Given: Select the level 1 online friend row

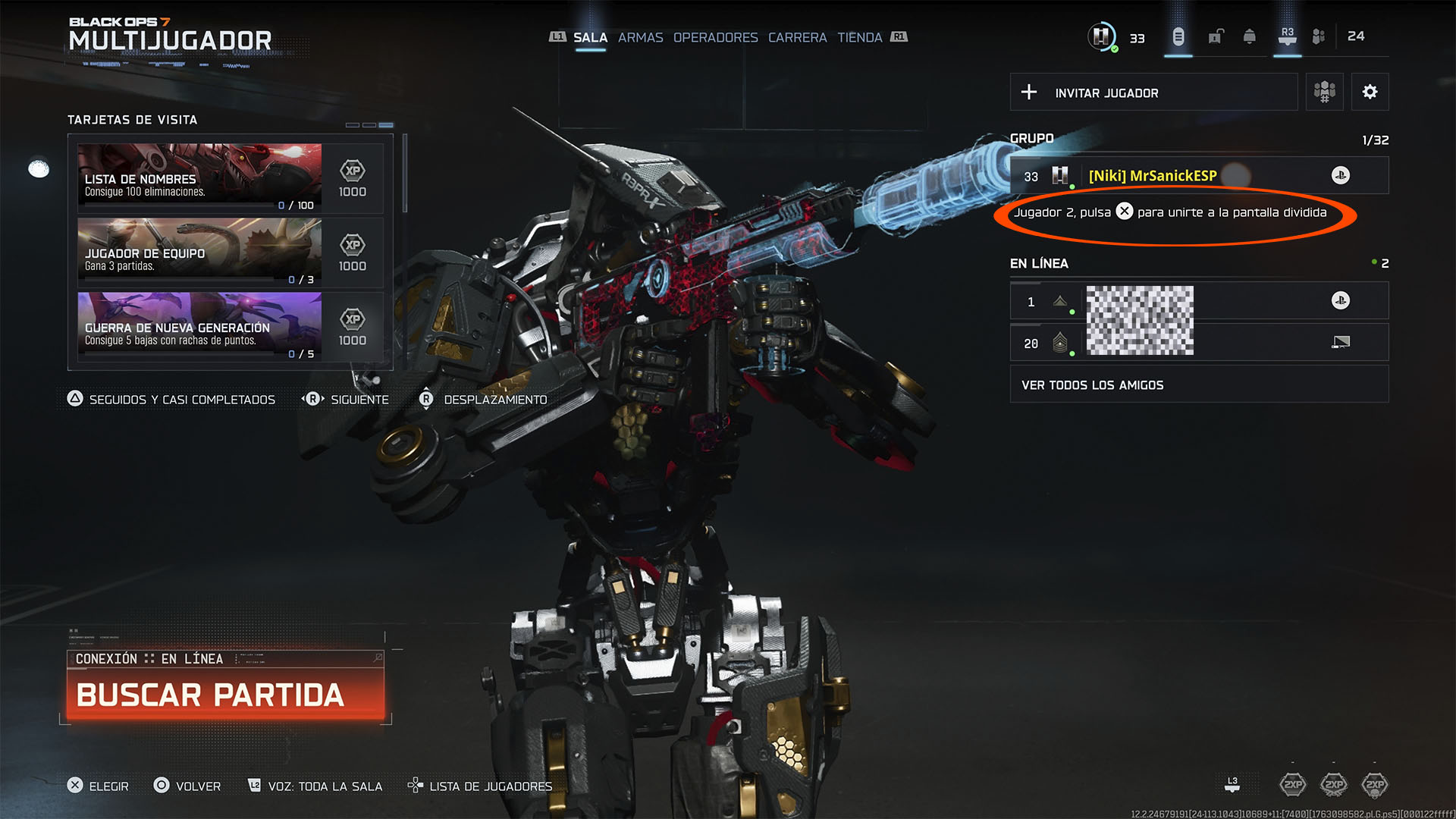Looking at the screenshot, I should point(1198,301).
